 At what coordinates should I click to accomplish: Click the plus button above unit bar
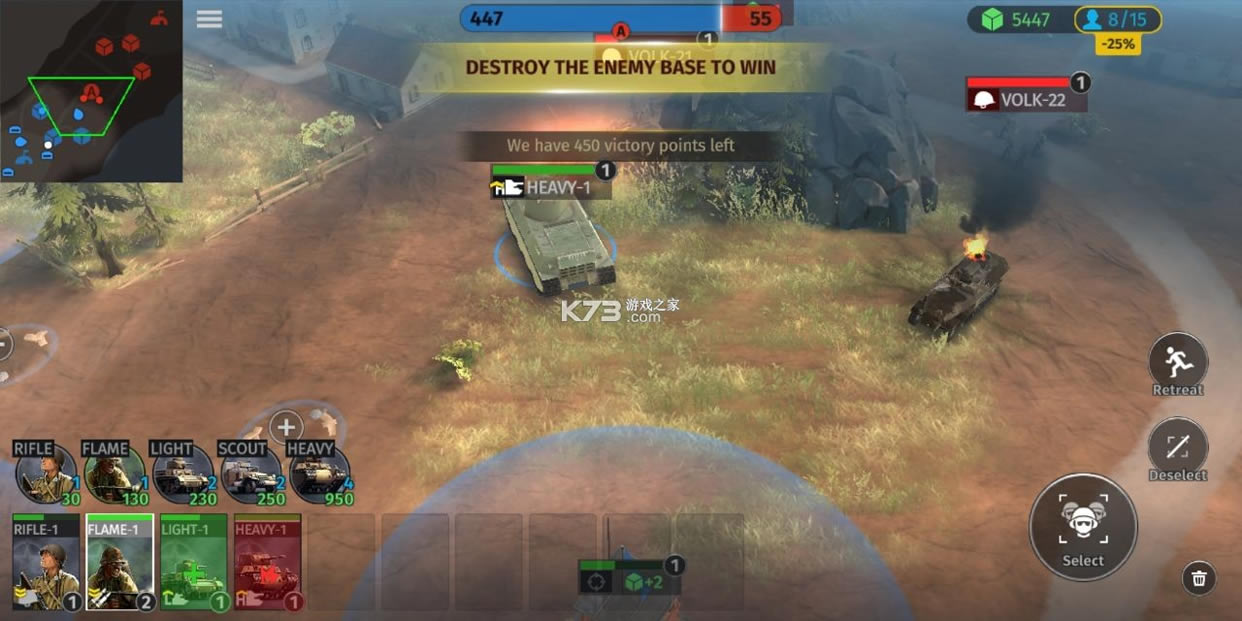pyautogui.click(x=286, y=427)
